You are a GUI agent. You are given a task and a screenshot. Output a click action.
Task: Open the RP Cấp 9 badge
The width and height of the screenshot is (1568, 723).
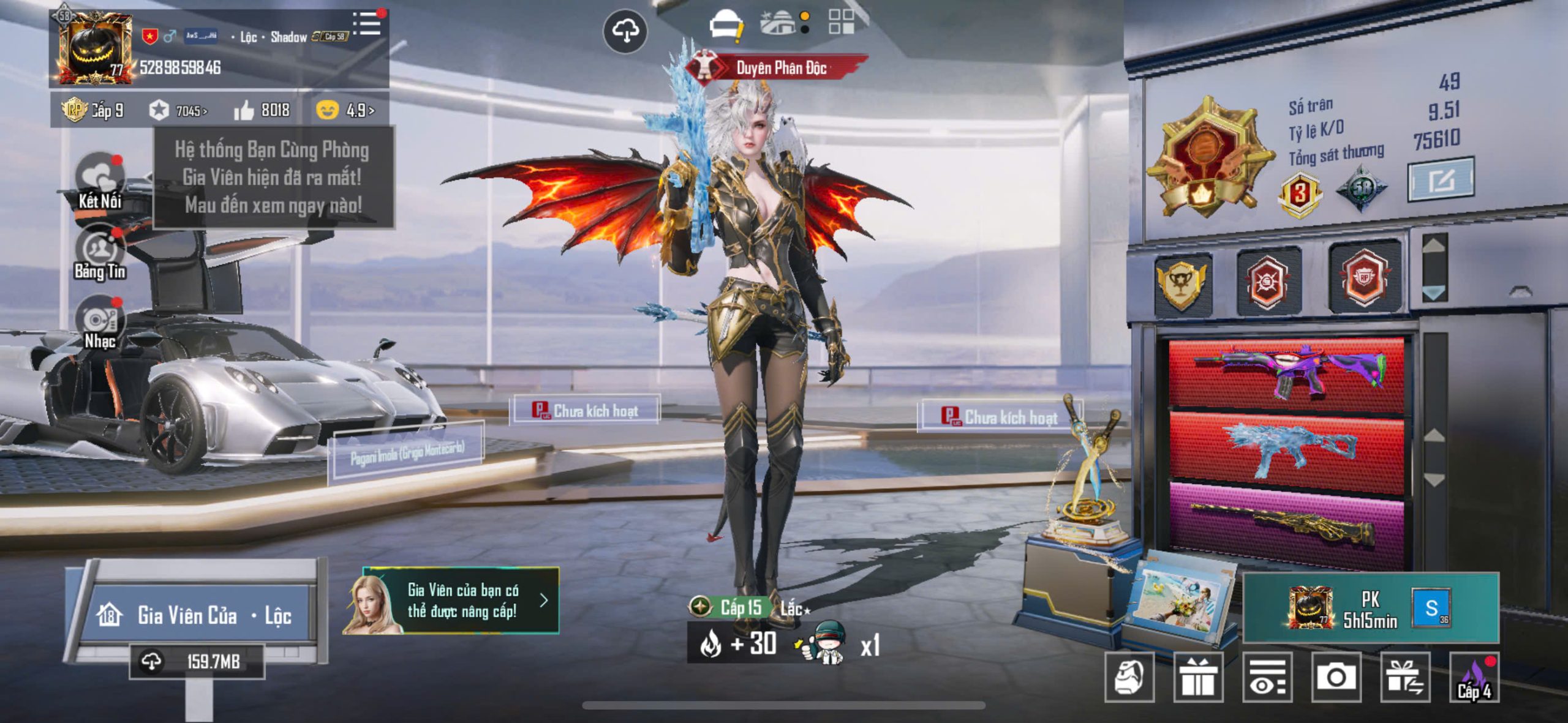93,110
